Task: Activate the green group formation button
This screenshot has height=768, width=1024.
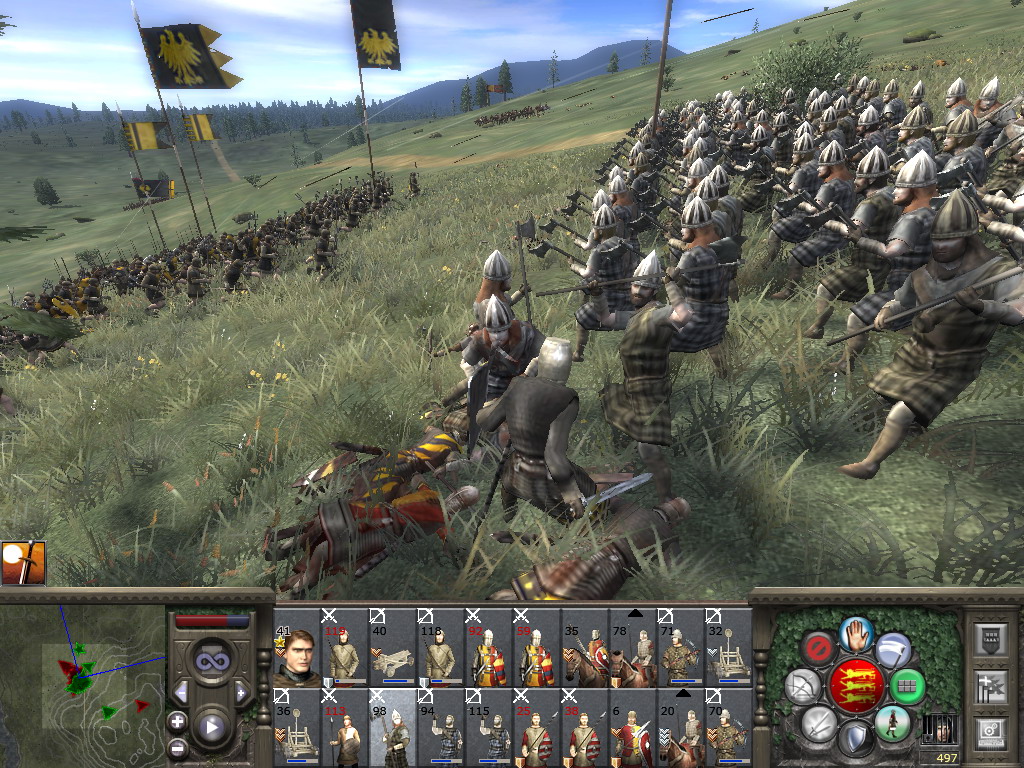Action: click(x=908, y=687)
